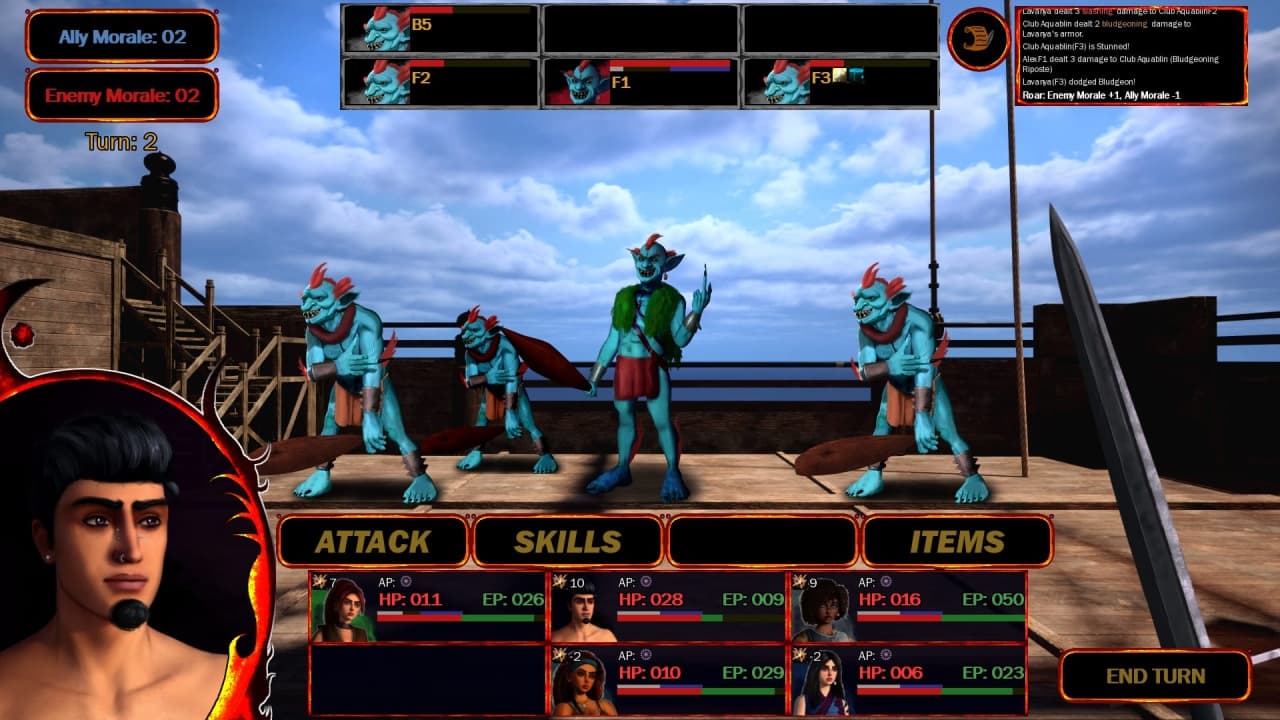Open the SKILLS menu
The image size is (1280, 720).
click(x=567, y=541)
